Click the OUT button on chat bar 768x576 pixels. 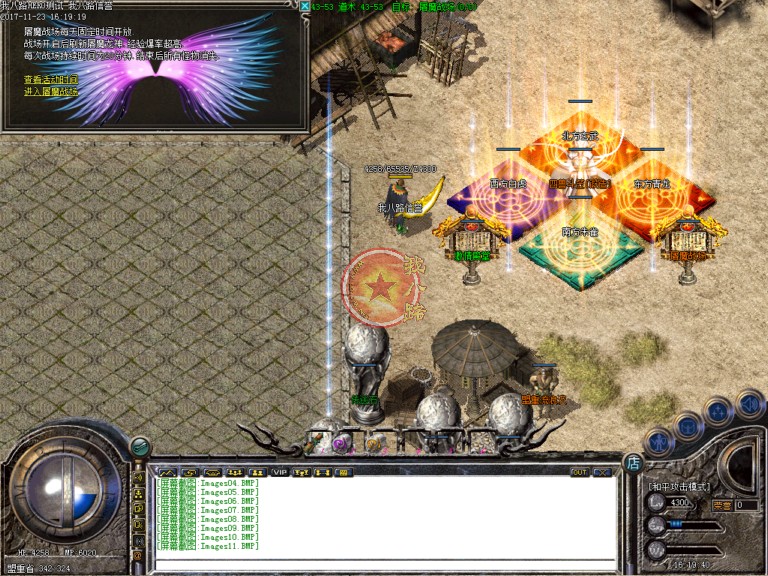[x=579, y=472]
